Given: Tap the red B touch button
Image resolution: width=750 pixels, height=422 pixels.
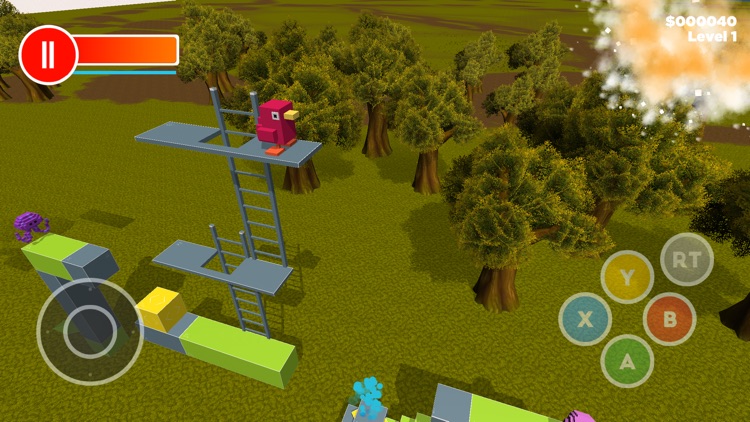Looking at the screenshot, I should 669,320.
